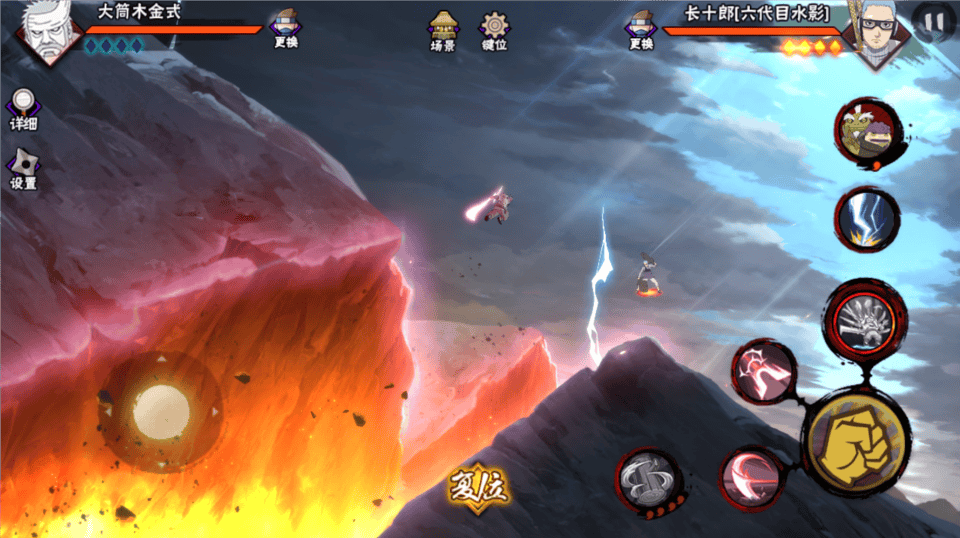The height and width of the screenshot is (538, 960).
Task: Activate the lightning strike skill icon
Action: 867,219
